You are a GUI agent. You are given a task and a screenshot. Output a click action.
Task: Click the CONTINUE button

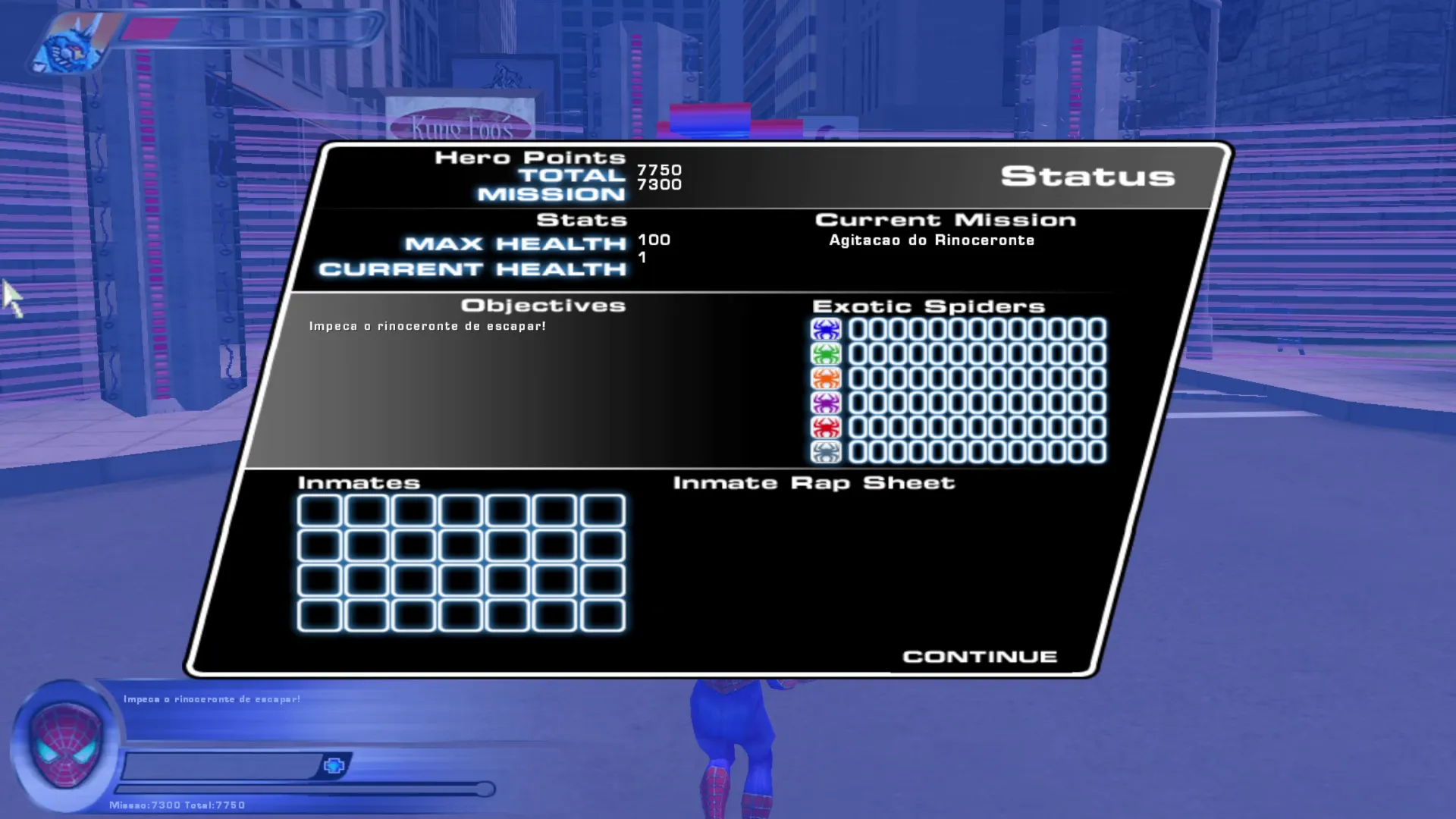coord(980,657)
